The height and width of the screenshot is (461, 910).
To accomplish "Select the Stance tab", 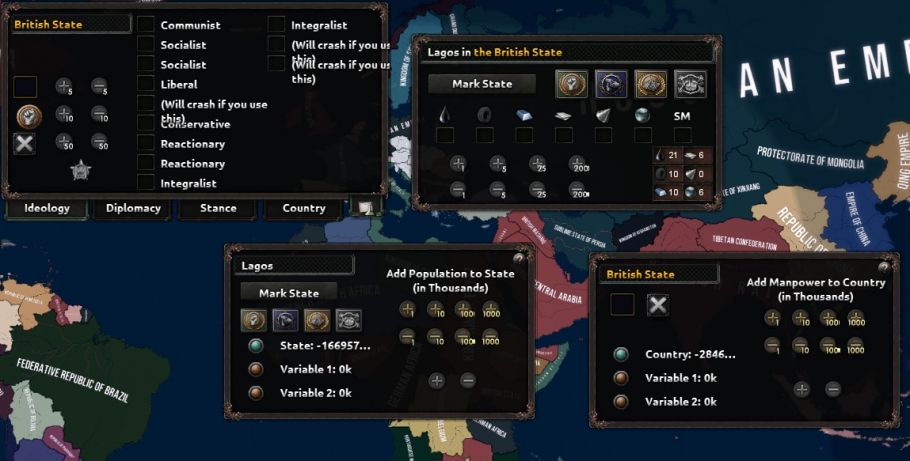I will [218, 208].
